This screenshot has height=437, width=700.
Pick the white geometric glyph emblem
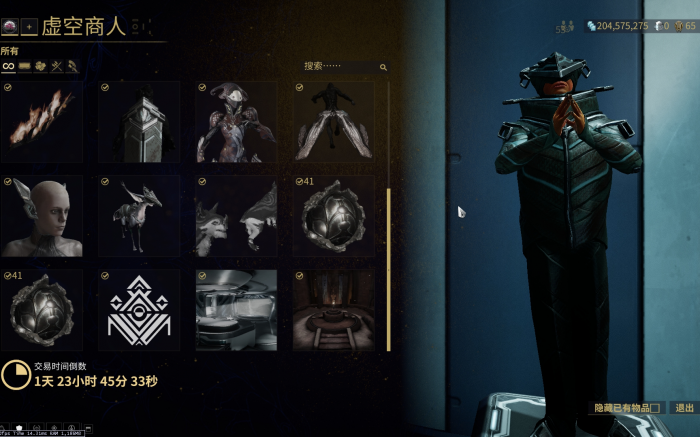[139, 310]
